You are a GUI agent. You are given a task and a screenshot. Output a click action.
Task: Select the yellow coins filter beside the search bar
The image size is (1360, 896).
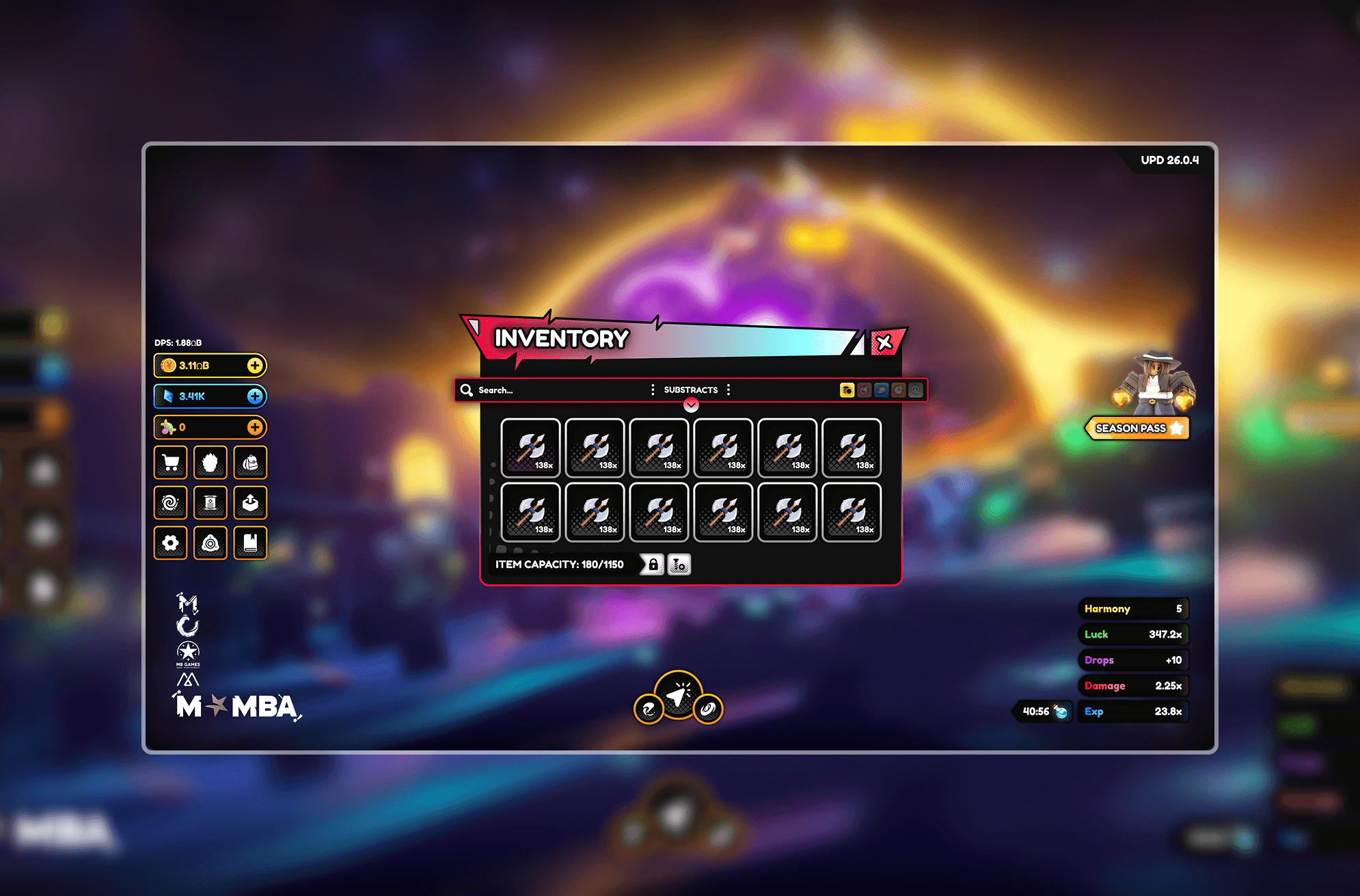pos(847,390)
